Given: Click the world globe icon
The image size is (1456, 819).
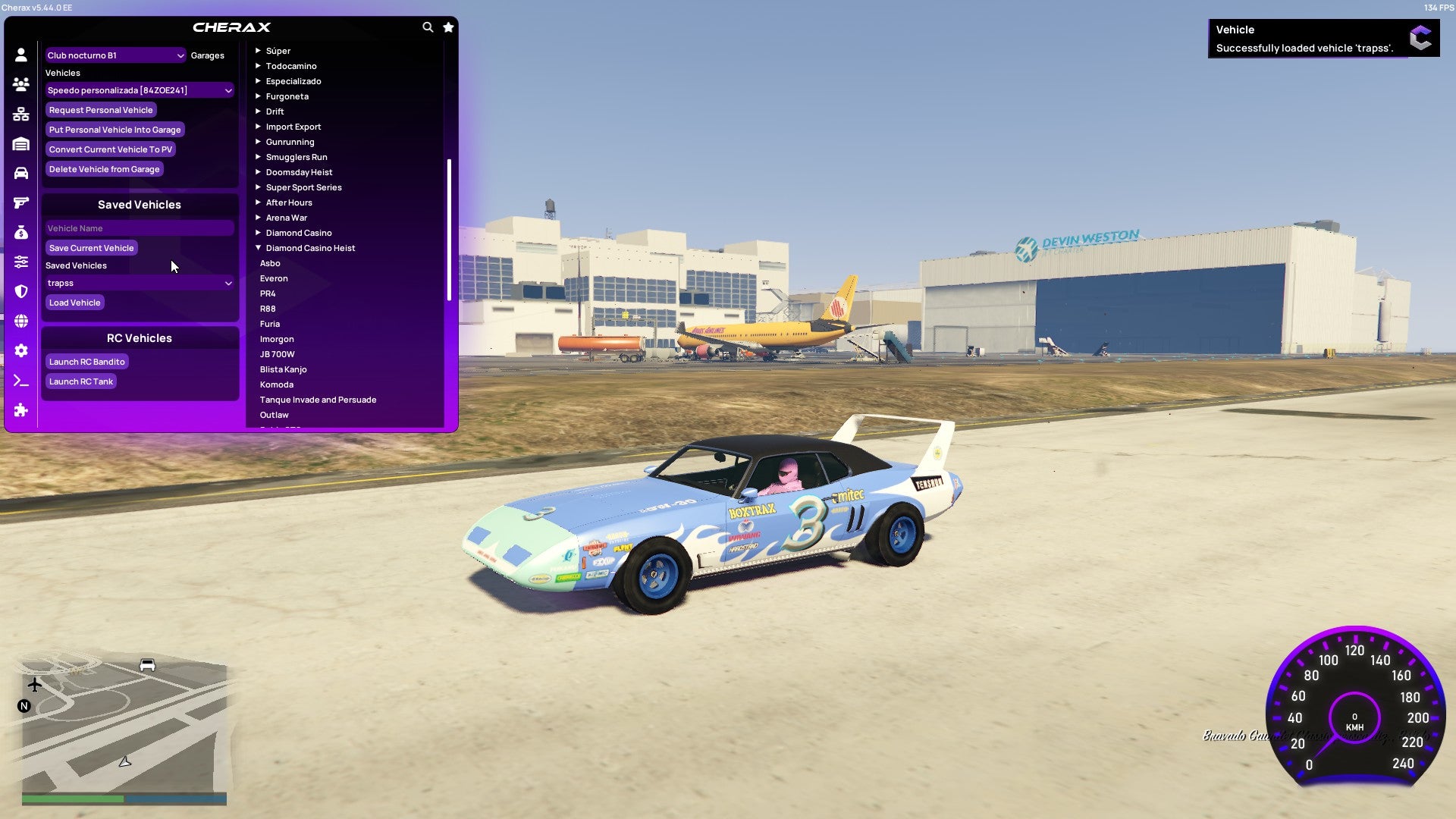Looking at the screenshot, I should coord(20,321).
